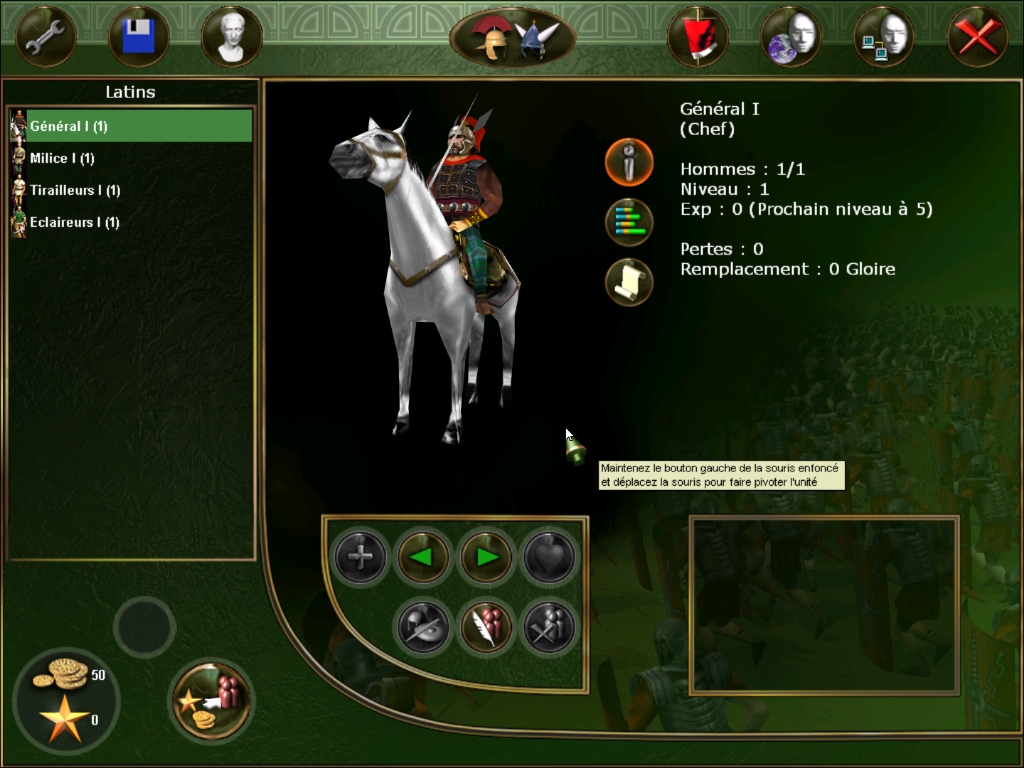This screenshot has height=768, width=1024.
Task: Select Général I in the unit list
Action: tap(130, 126)
